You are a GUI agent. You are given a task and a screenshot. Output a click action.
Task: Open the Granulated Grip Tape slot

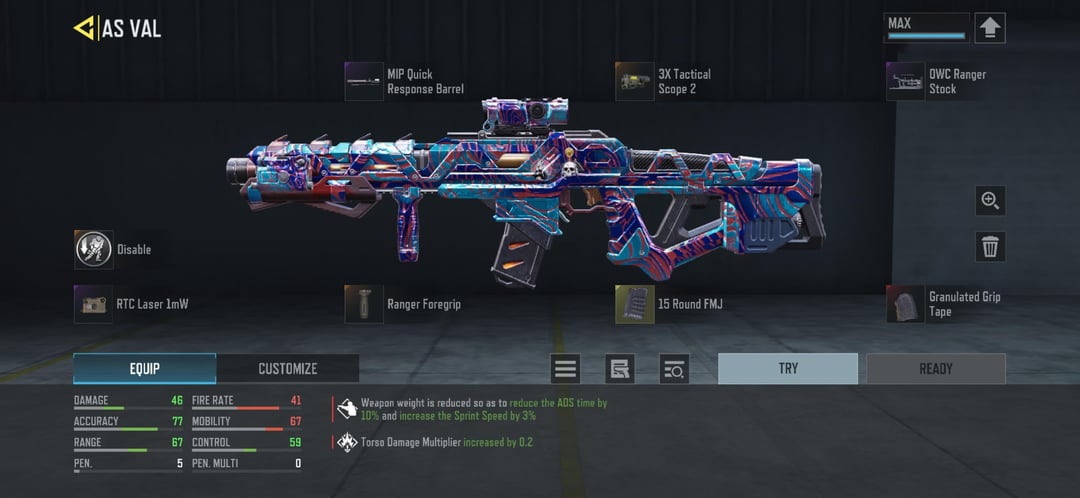click(905, 304)
